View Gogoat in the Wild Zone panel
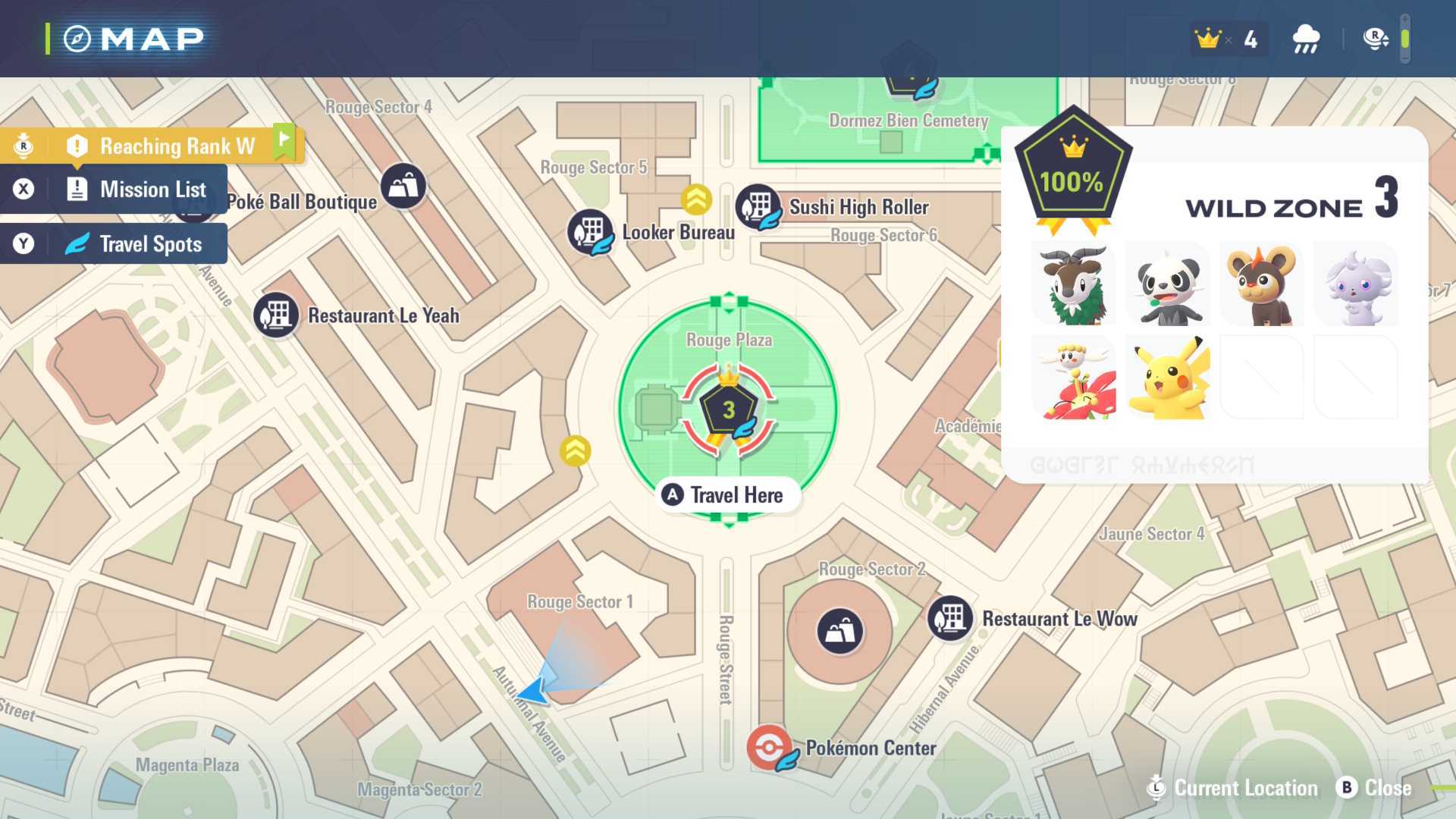Screen dimensions: 1456x819 [x=1074, y=285]
